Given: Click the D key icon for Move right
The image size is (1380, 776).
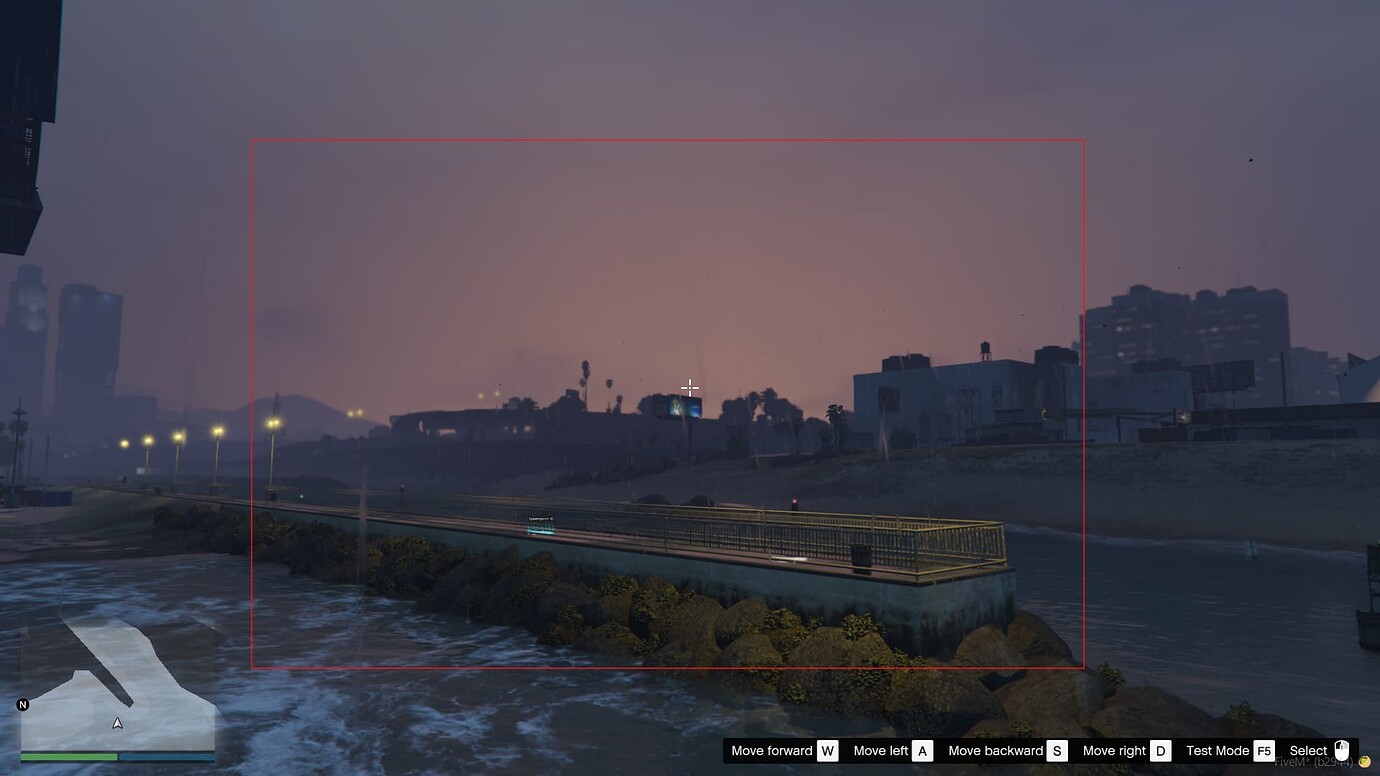Looking at the screenshot, I should [1160, 750].
